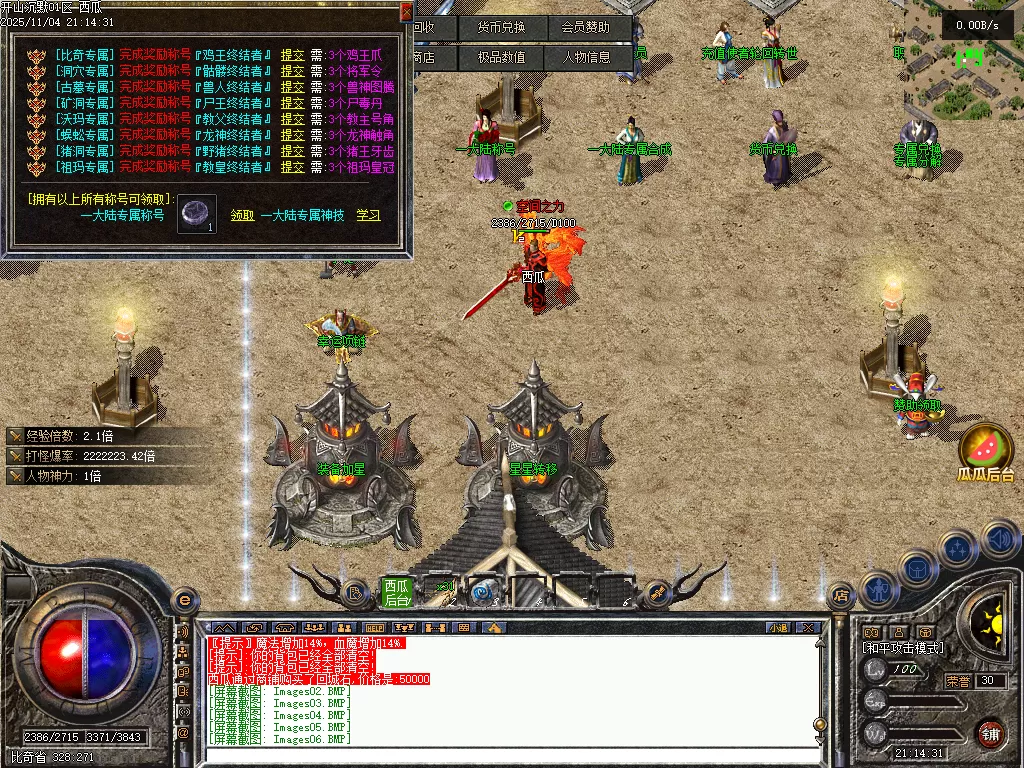Open the 极品数值 stats menu
1024x768 pixels.
[500, 58]
